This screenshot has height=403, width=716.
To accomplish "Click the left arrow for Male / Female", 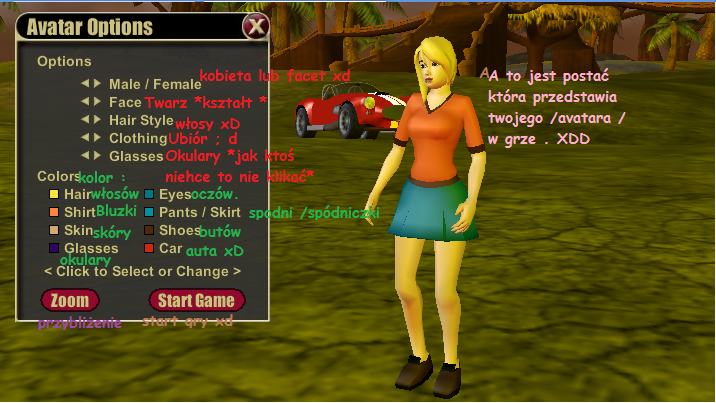I will pos(85,84).
